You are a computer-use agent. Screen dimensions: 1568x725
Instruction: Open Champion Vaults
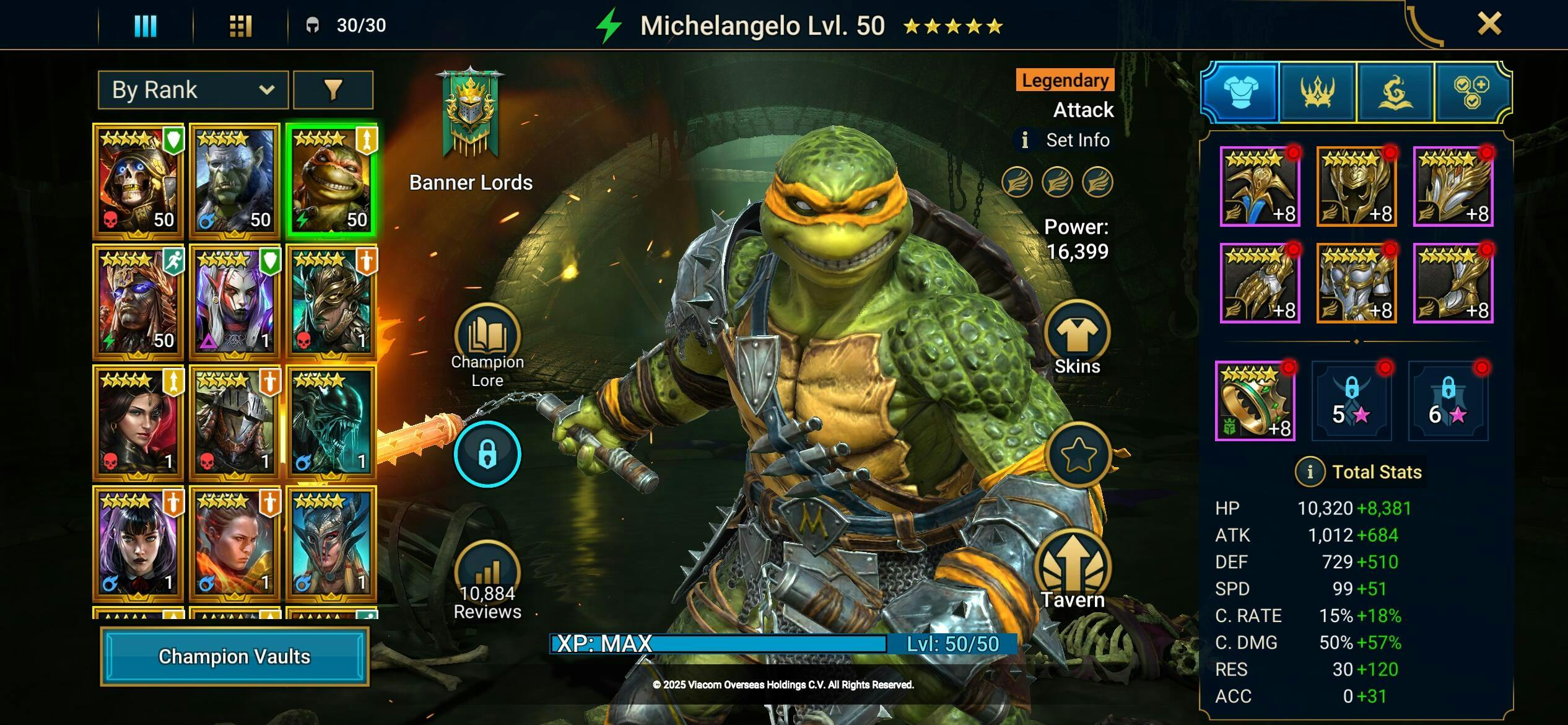[x=234, y=656]
